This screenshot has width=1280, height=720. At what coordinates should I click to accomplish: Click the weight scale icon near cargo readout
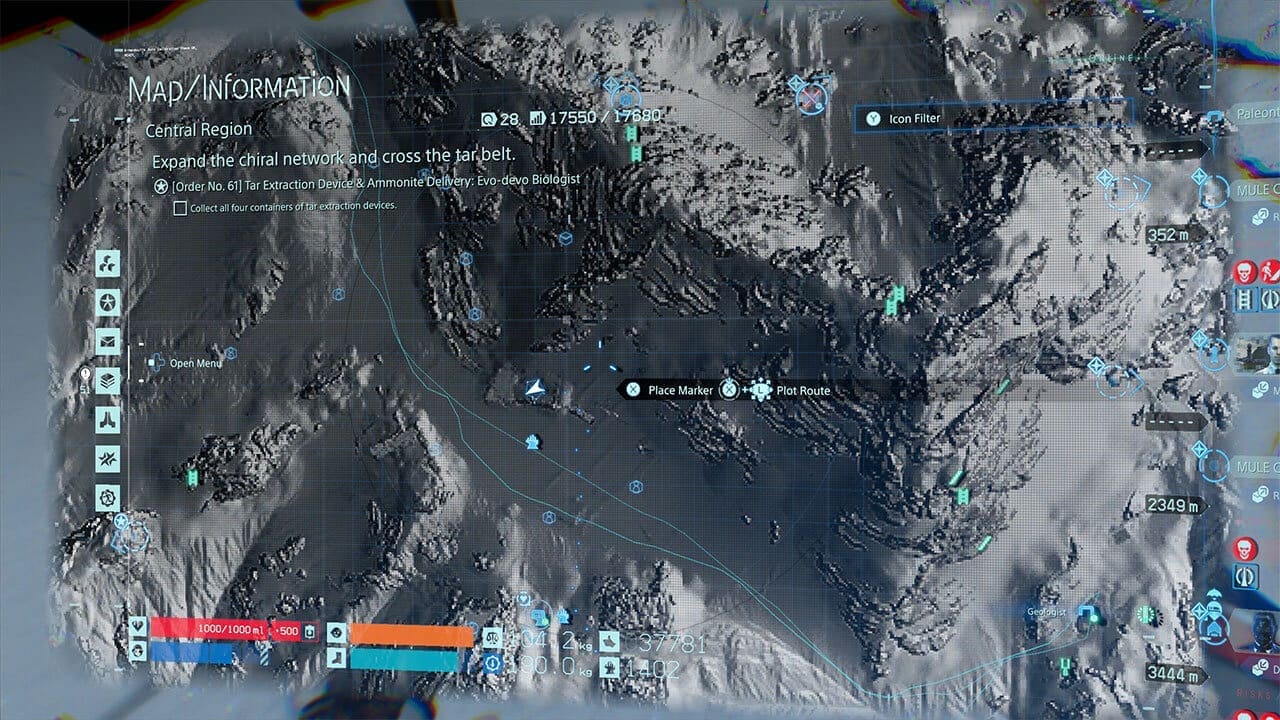492,638
